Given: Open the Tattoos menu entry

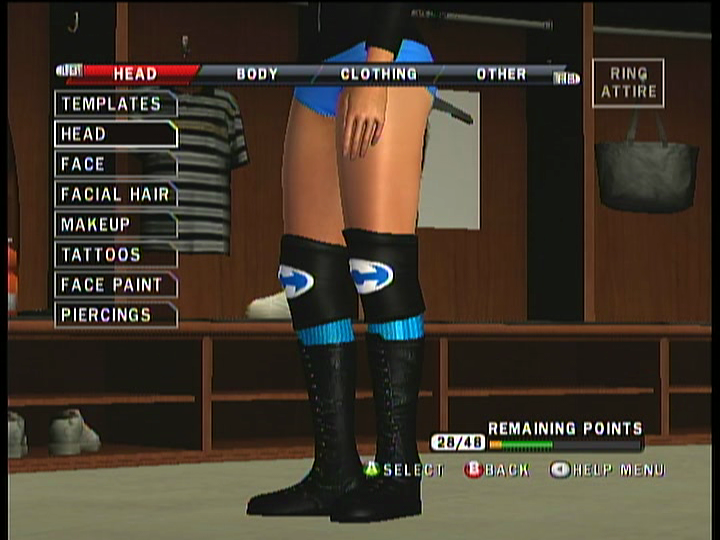Looking at the screenshot, I should [115, 254].
